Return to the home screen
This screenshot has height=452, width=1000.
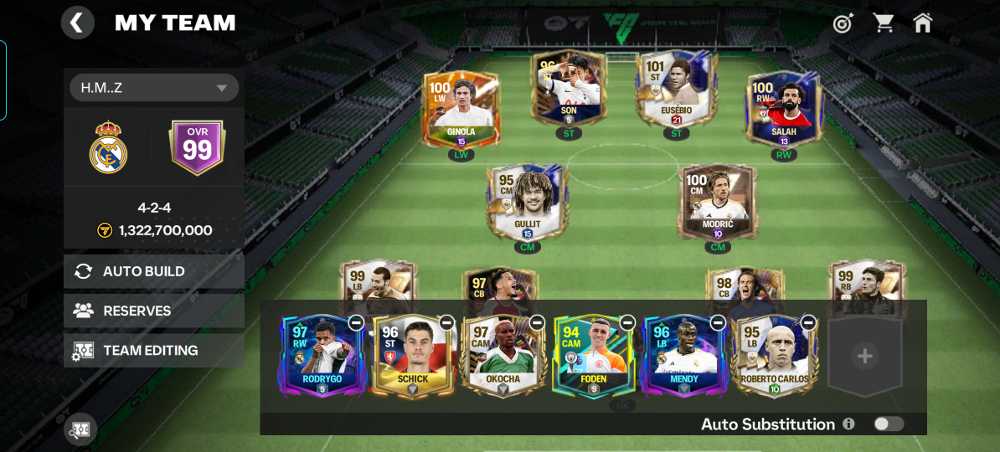[922, 23]
